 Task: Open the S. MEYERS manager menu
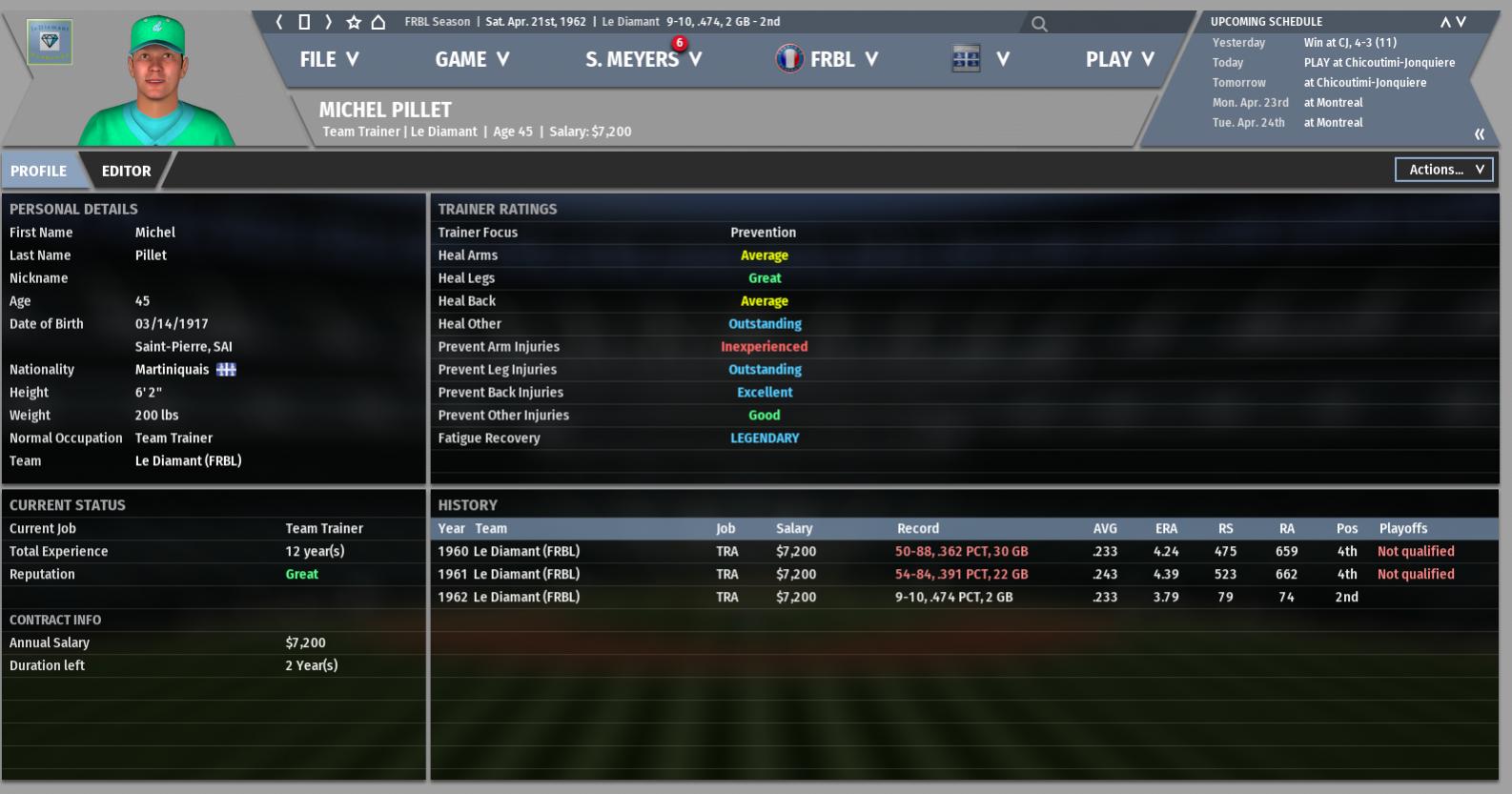(x=644, y=59)
